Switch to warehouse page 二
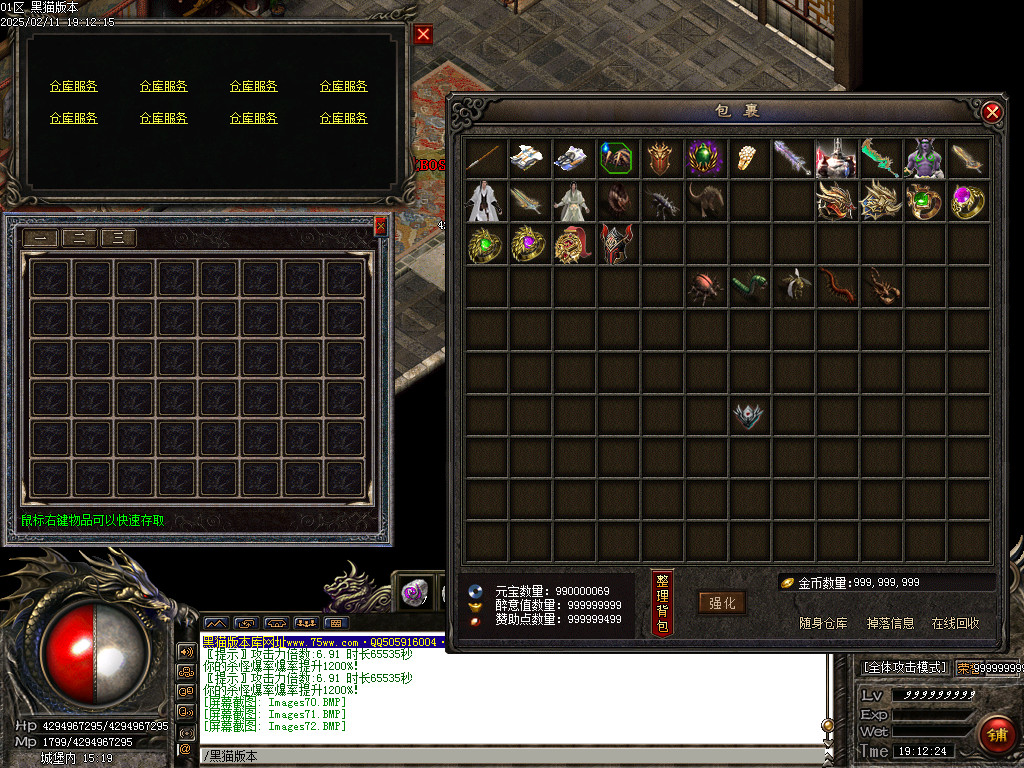This screenshot has height=768, width=1024. click(79, 238)
